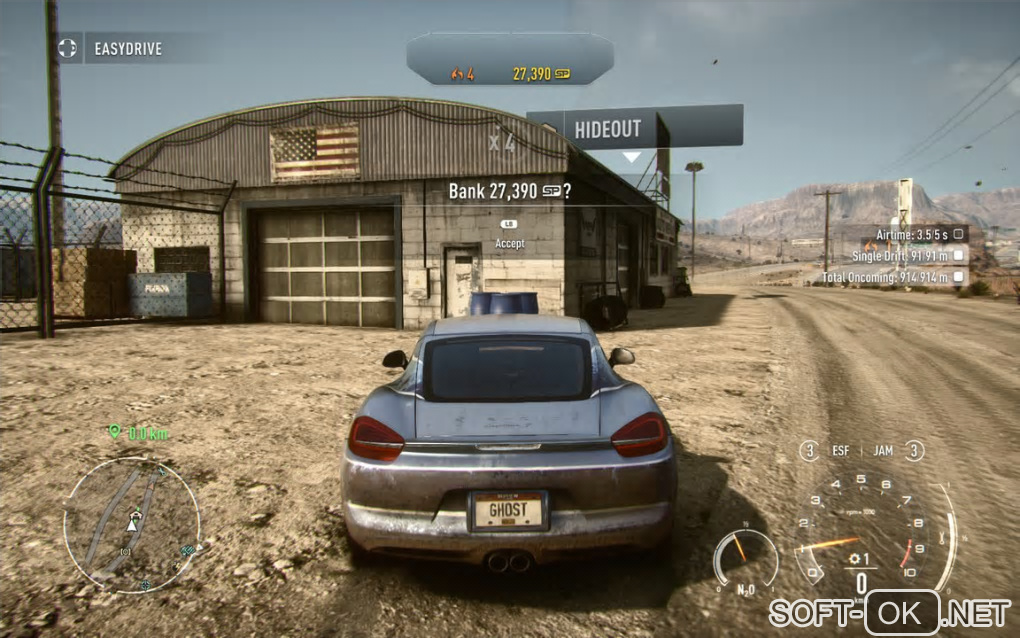Activate the JAM pursuit tech
1020x638 pixels.
tap(883, 451)
